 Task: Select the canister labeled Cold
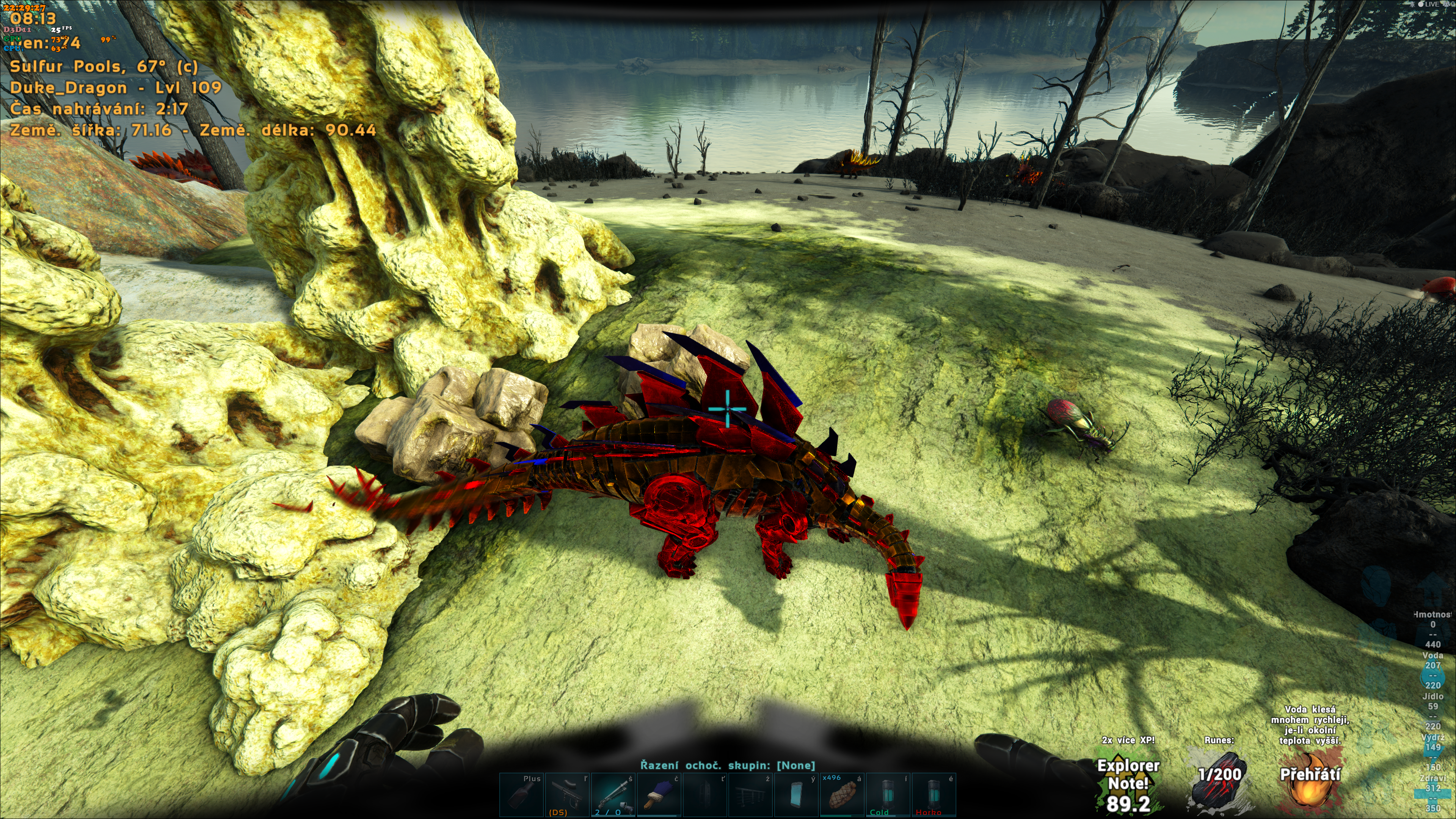click(x=887, y=795)
